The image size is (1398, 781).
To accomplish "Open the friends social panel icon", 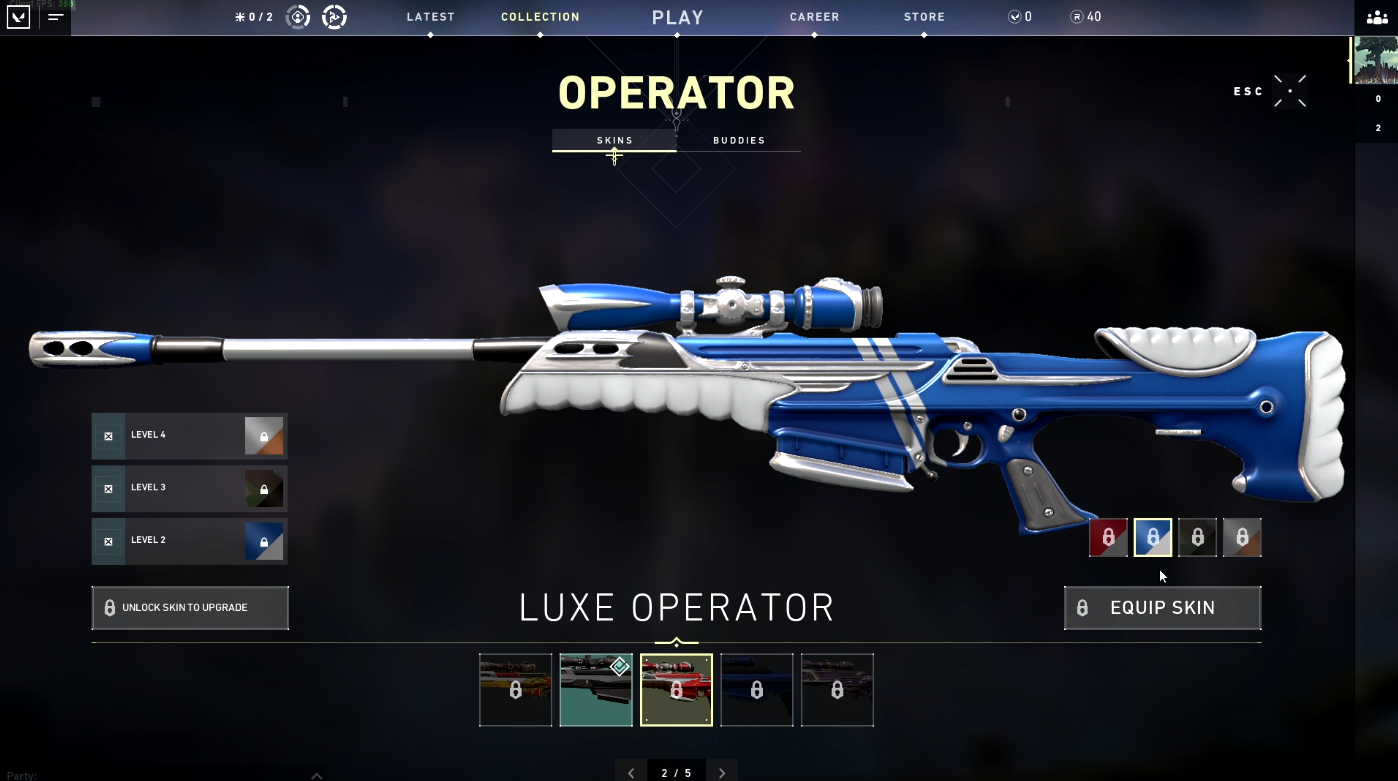I will click(1379, 17).
